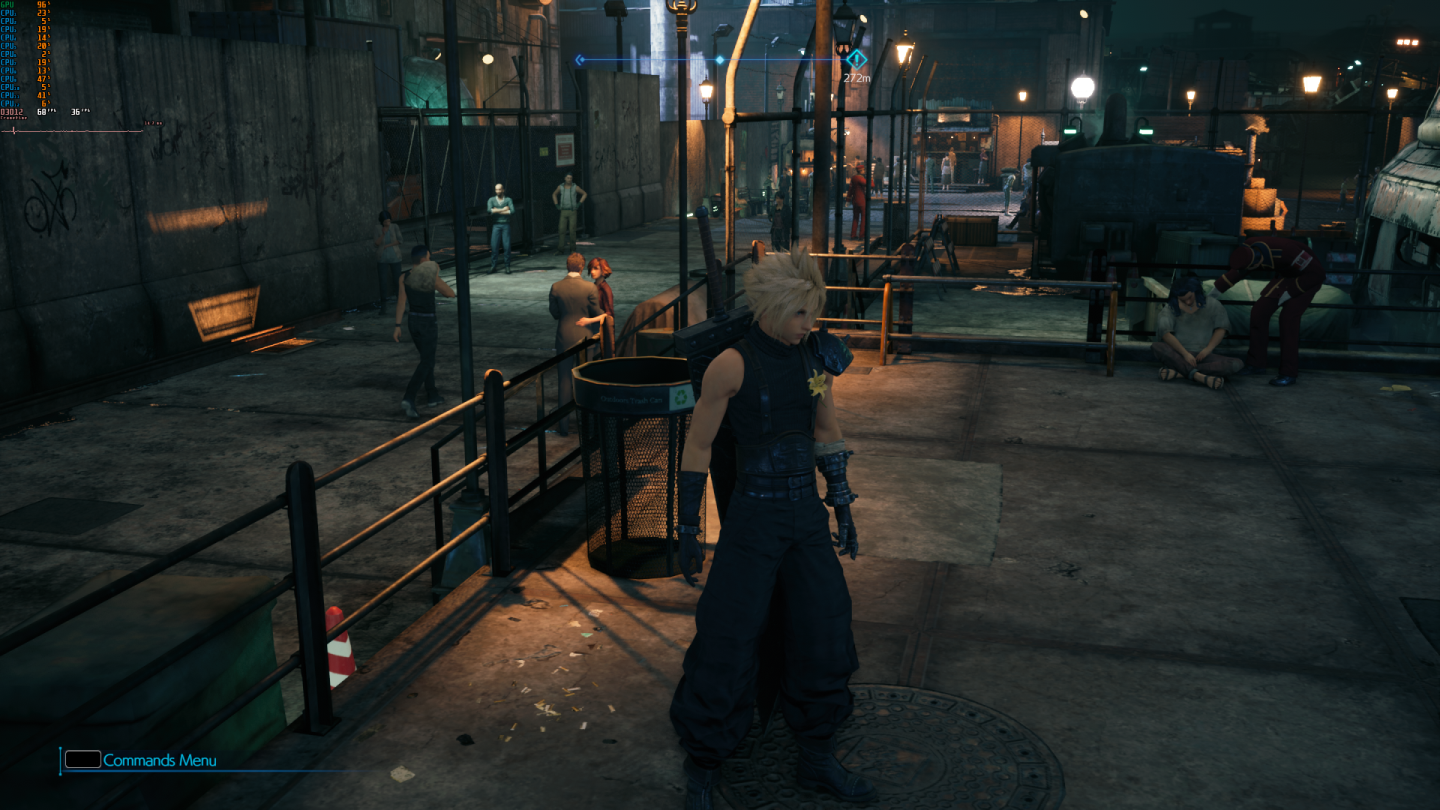This screenshot has height=810, width=1440.
Task: Select the CPU12 entry in the stats overlay
Action: point(10,103)
